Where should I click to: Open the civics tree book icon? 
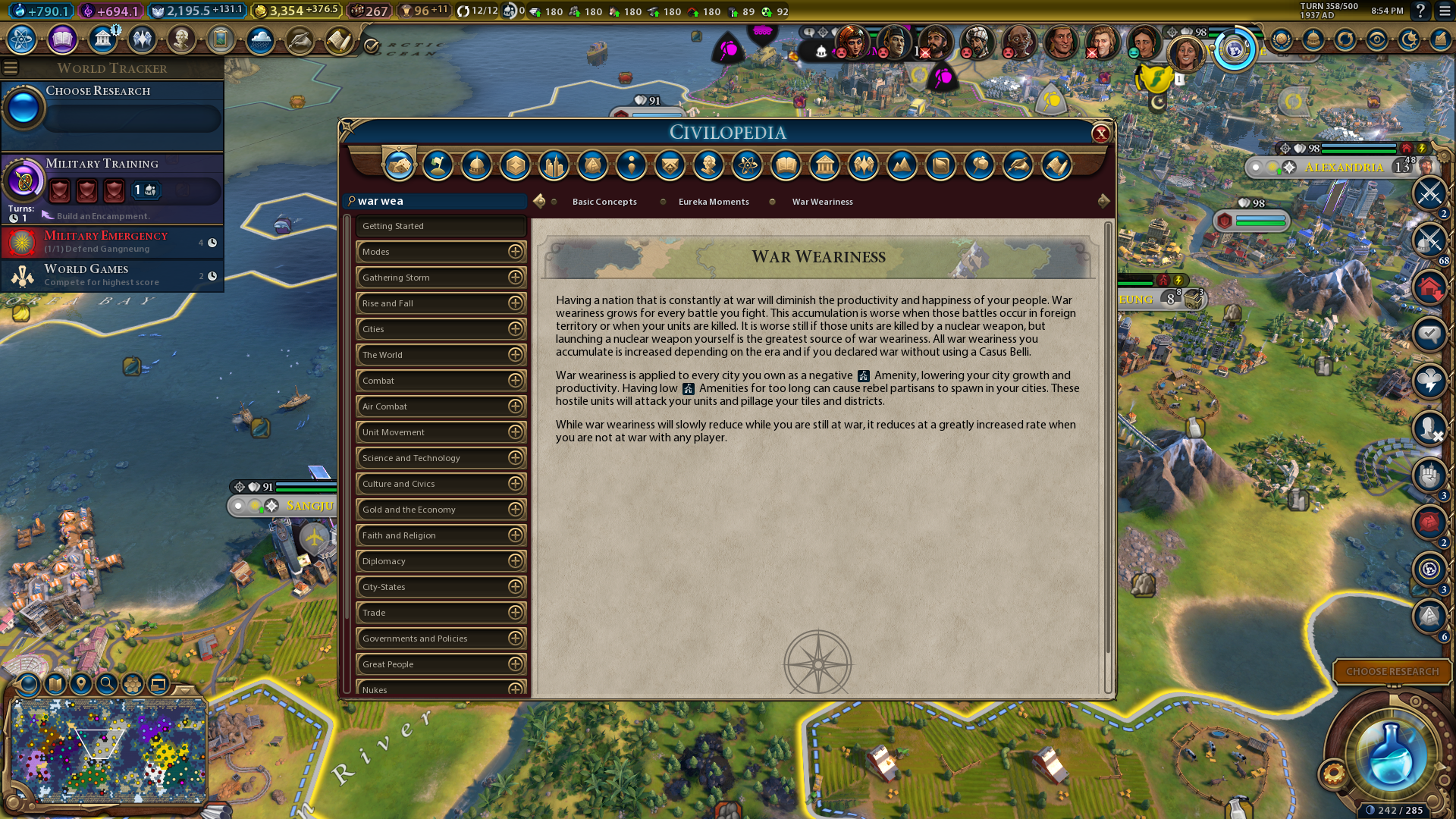62,39
